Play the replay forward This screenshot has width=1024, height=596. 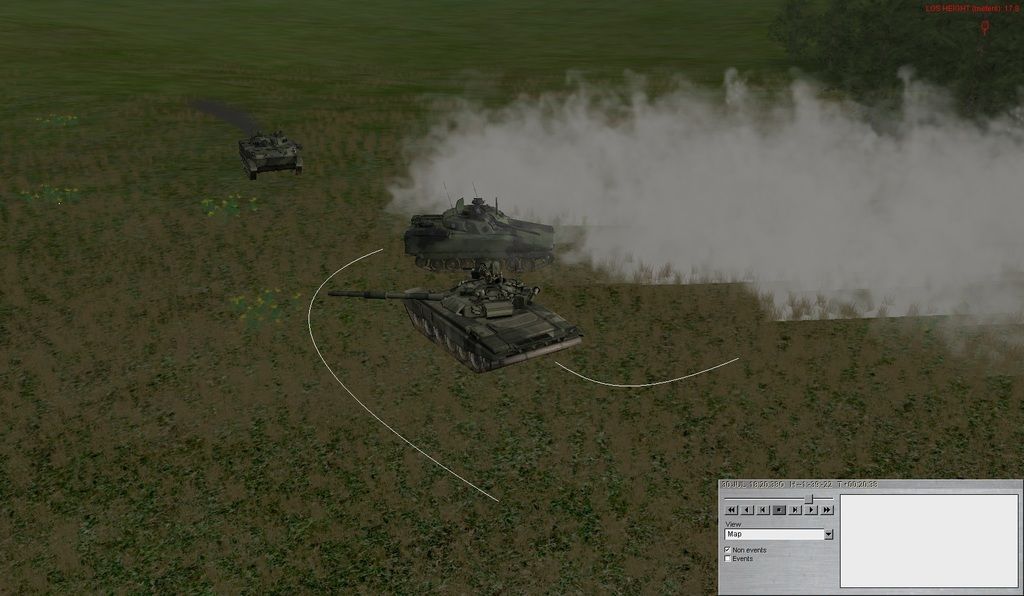[811, 510]
